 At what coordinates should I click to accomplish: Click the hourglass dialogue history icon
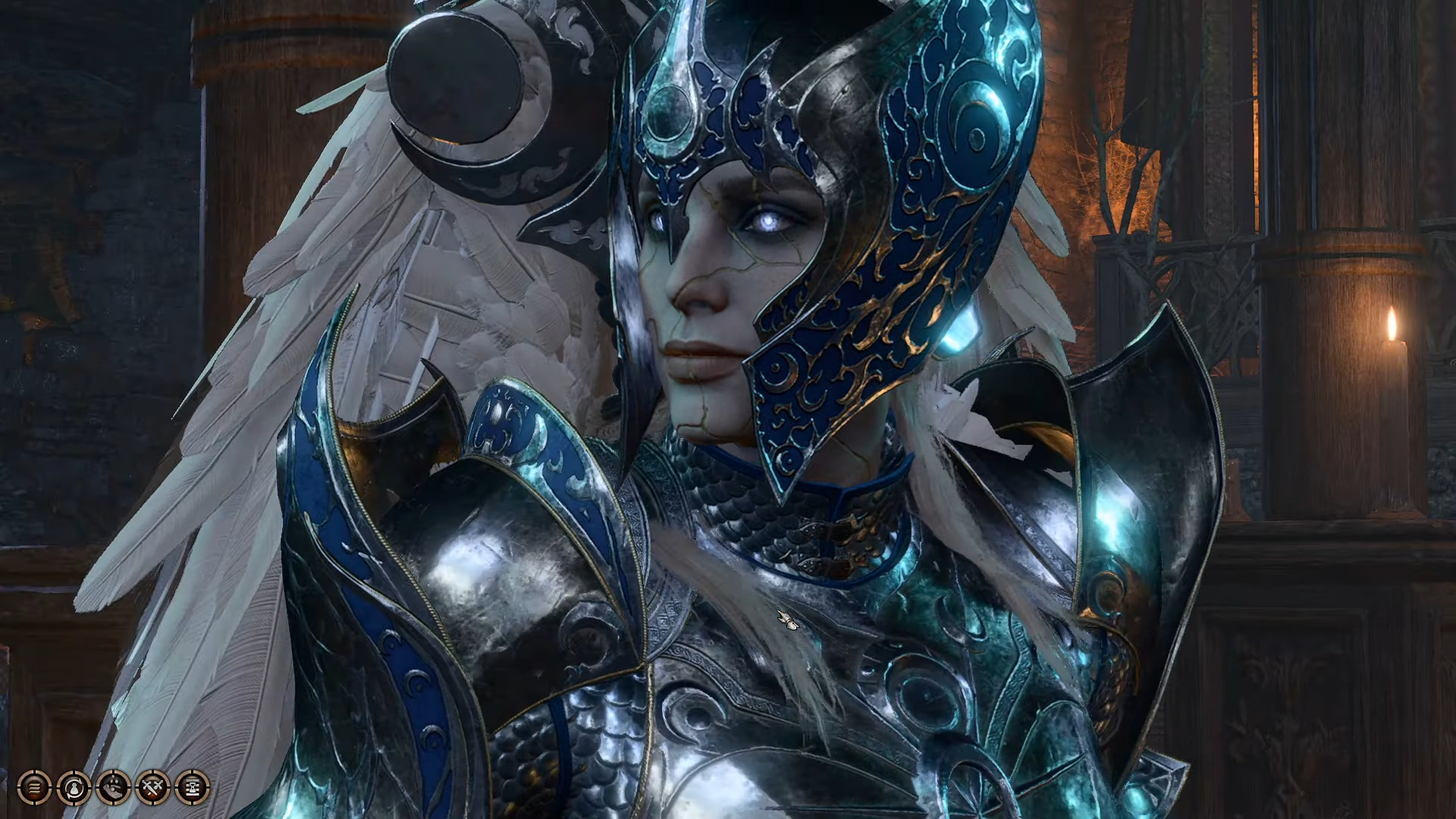click(x=192, y=788)
